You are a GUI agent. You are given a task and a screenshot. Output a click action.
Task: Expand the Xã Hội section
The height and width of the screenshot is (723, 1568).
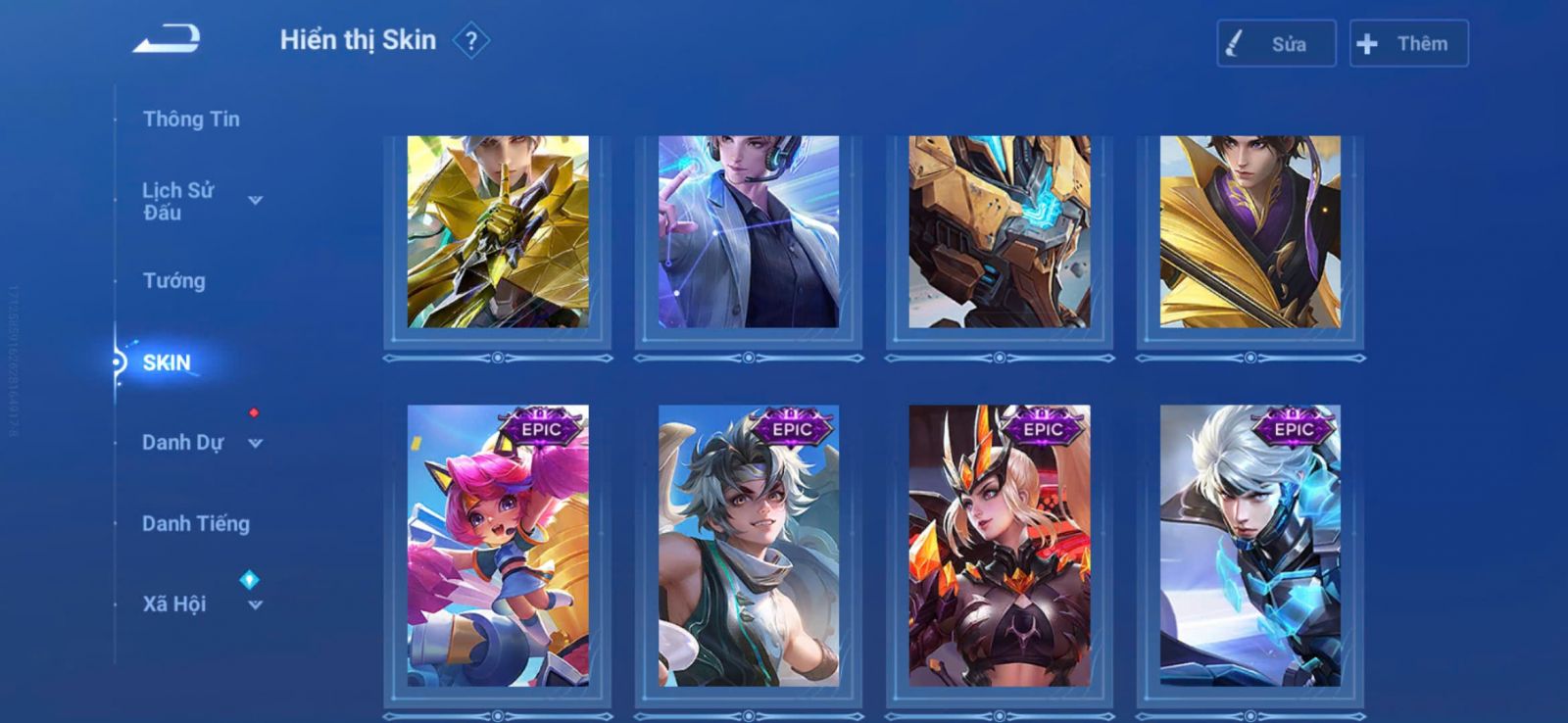click(x=201, y=603)
